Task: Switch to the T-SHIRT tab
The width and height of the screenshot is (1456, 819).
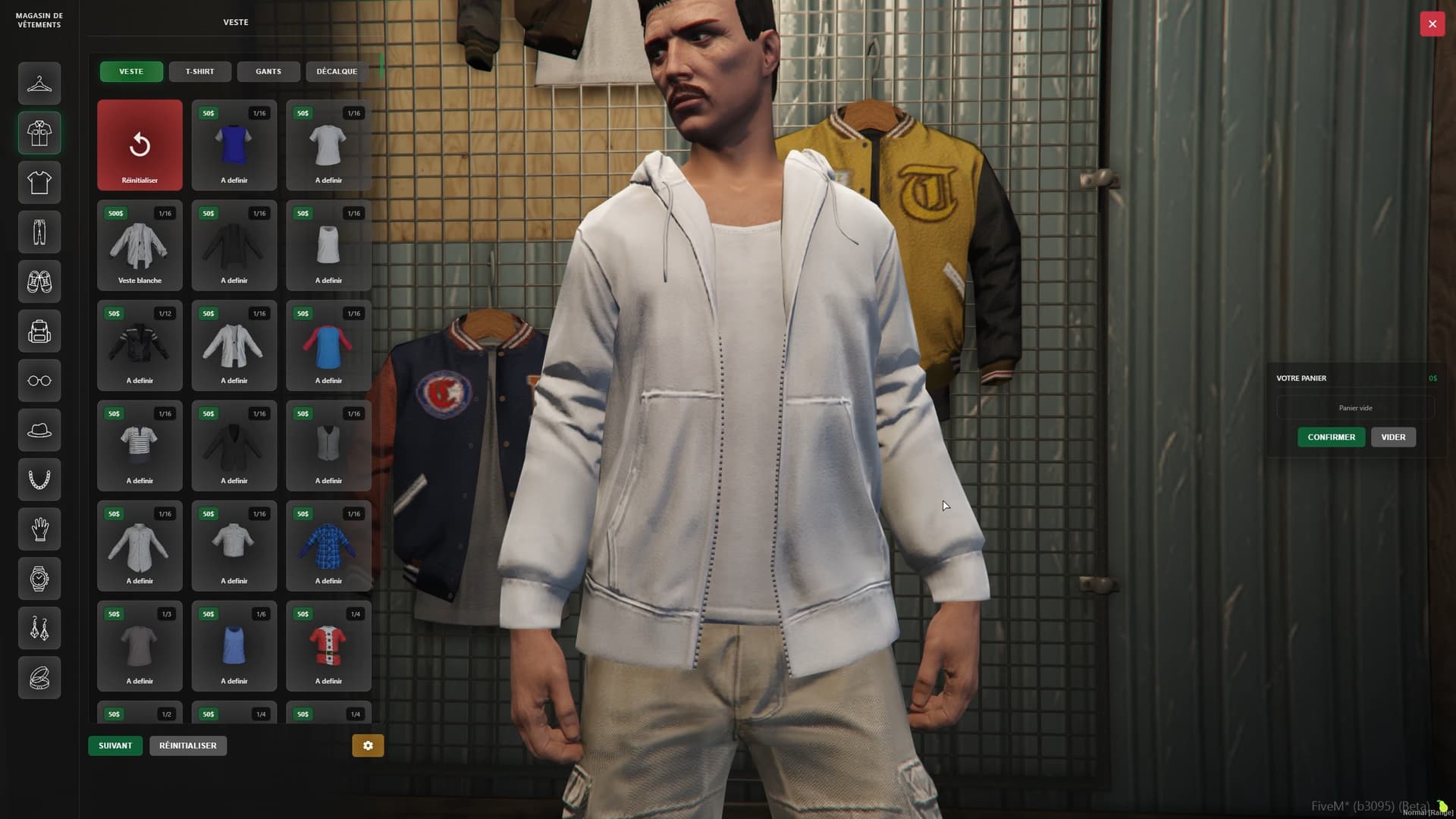Action: click(200, 71)
